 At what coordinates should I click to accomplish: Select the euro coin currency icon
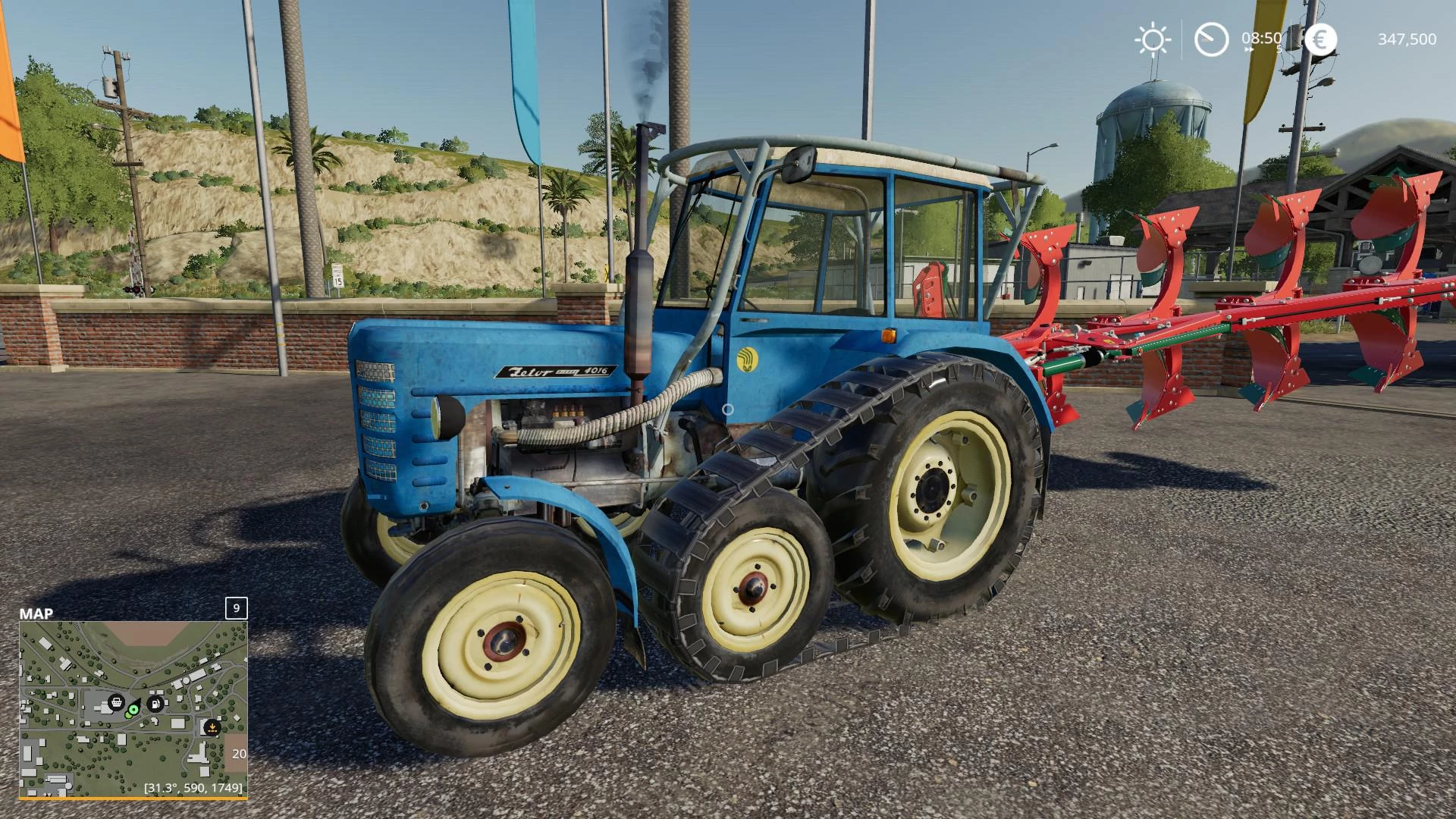click(x=1322, y=39)
